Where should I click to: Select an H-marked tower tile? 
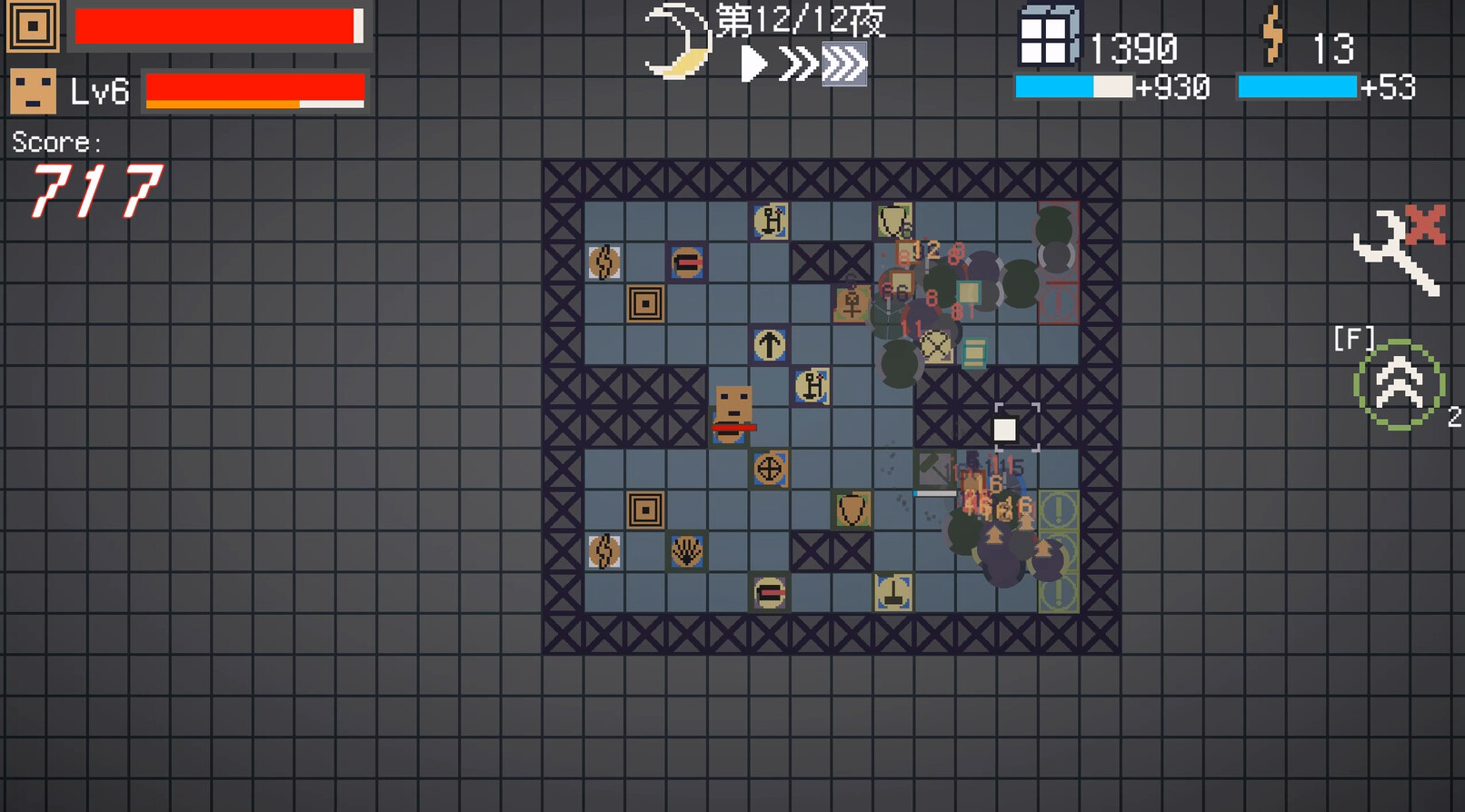point(770,220)
